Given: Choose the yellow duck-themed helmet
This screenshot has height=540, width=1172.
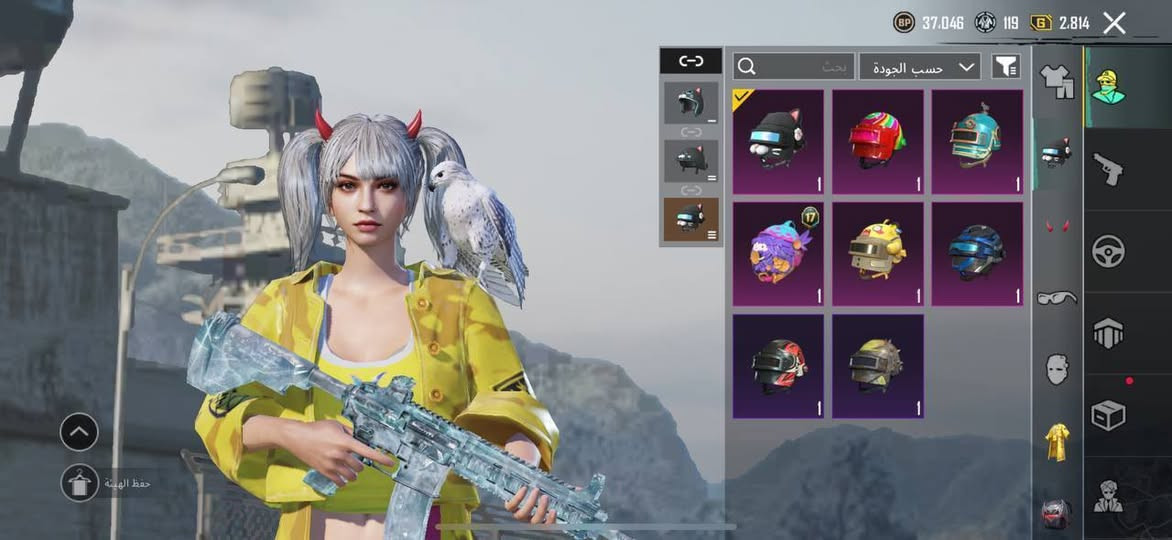Looking at the screenshot, I should (x=877, y=254).
